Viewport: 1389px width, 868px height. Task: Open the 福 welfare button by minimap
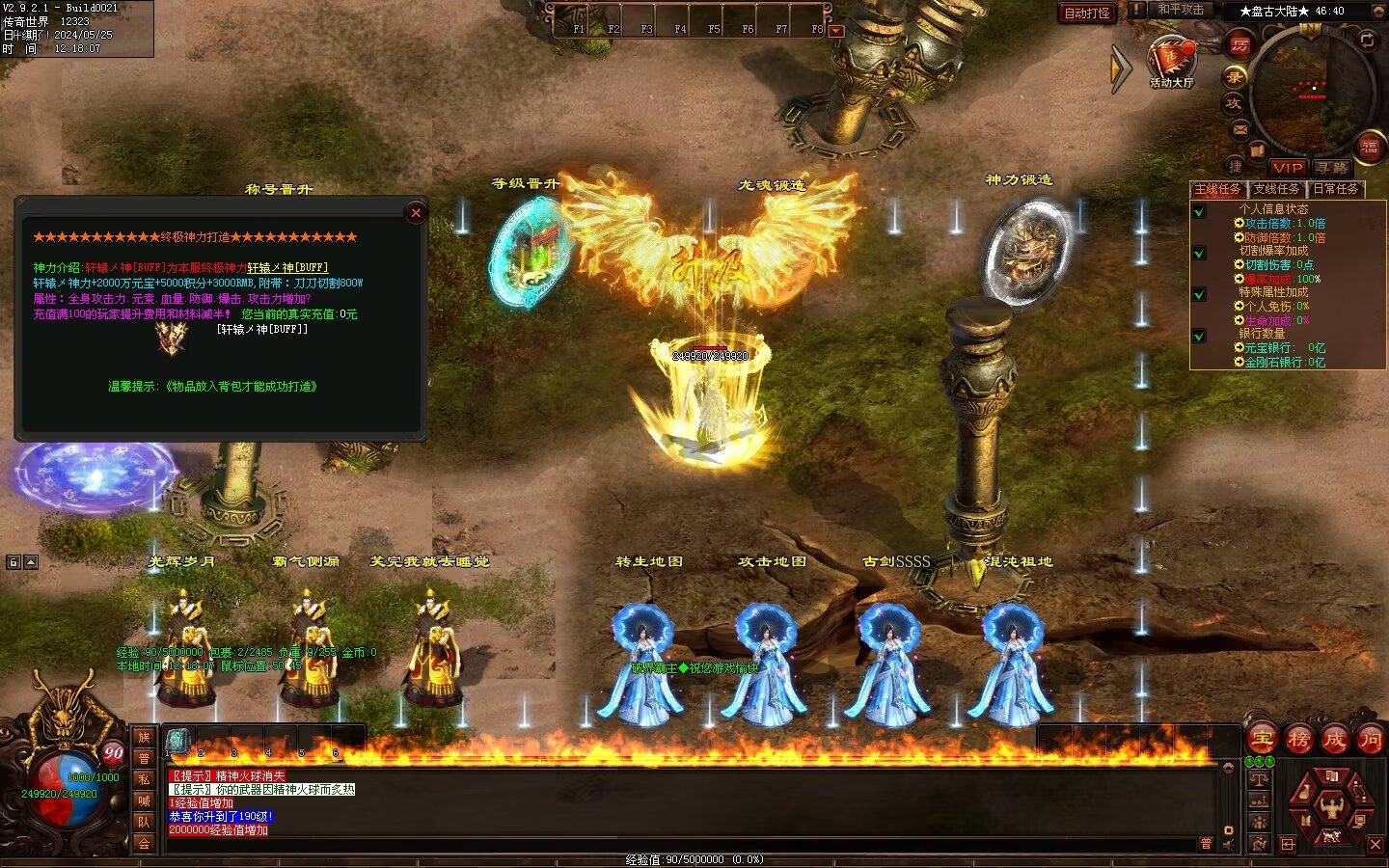[x=1370, y=147]
